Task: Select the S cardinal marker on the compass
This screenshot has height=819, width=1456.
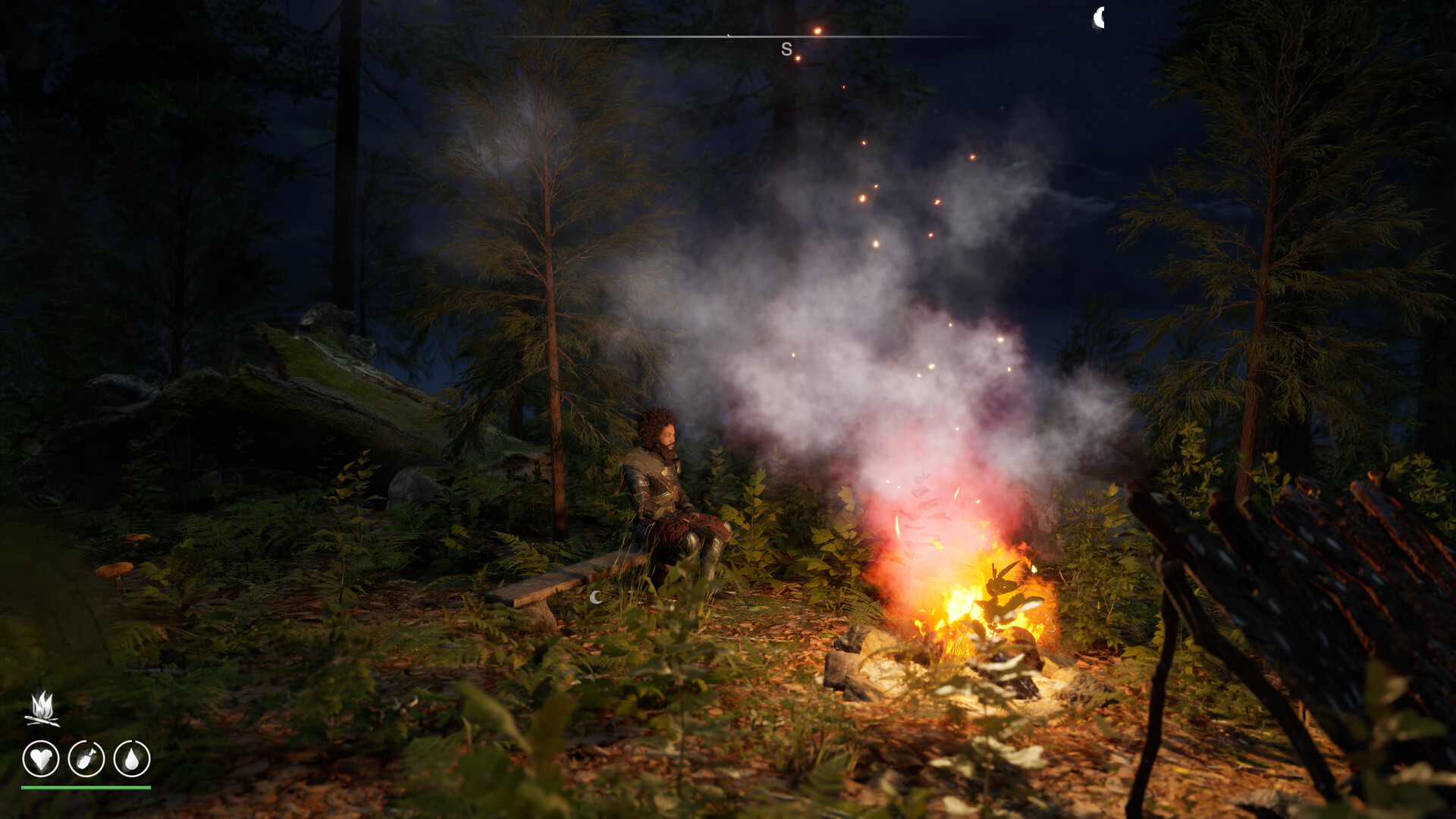Action: pos(785,48)
